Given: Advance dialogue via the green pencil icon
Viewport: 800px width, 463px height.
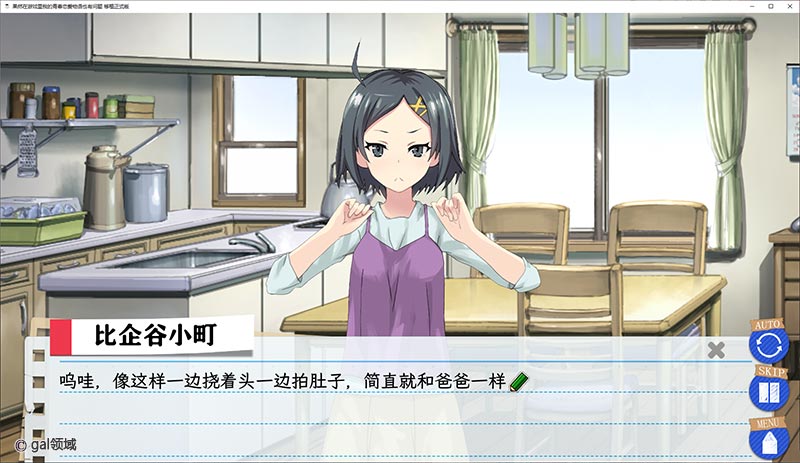Looking at the screenshot, I should coord(518,381).
